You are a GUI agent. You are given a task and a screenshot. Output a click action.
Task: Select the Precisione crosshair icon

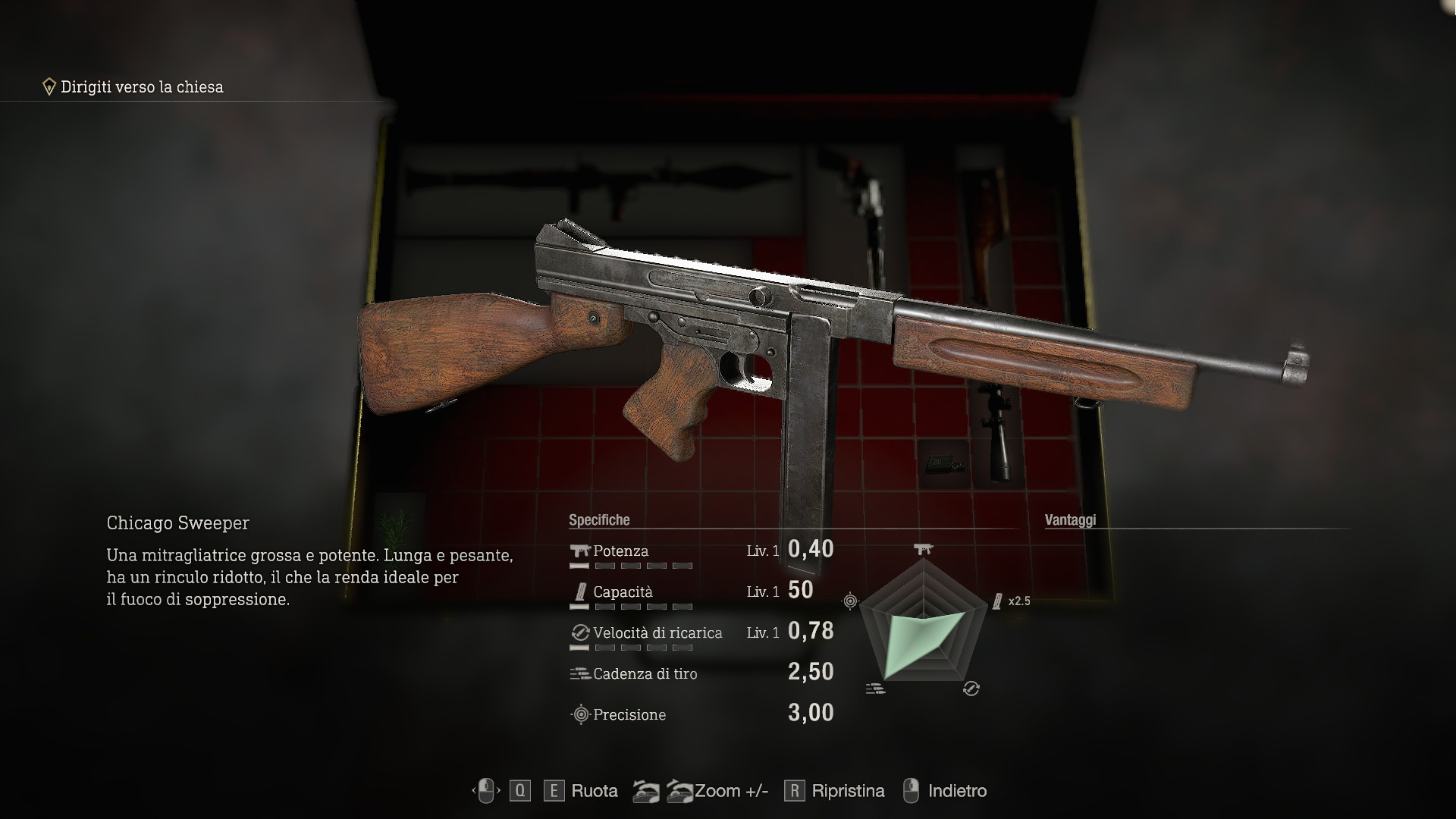pyautogui.click(x=579, y=714)
